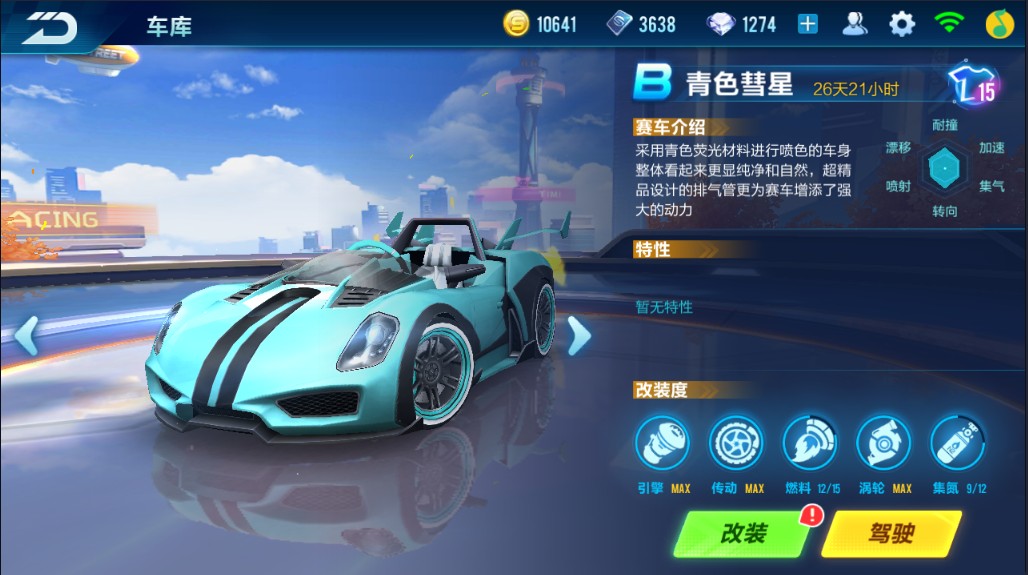This screenshot has width=1028, height=575.
Task: Open the shirt level 15 badge
Action: pos(973,86)
